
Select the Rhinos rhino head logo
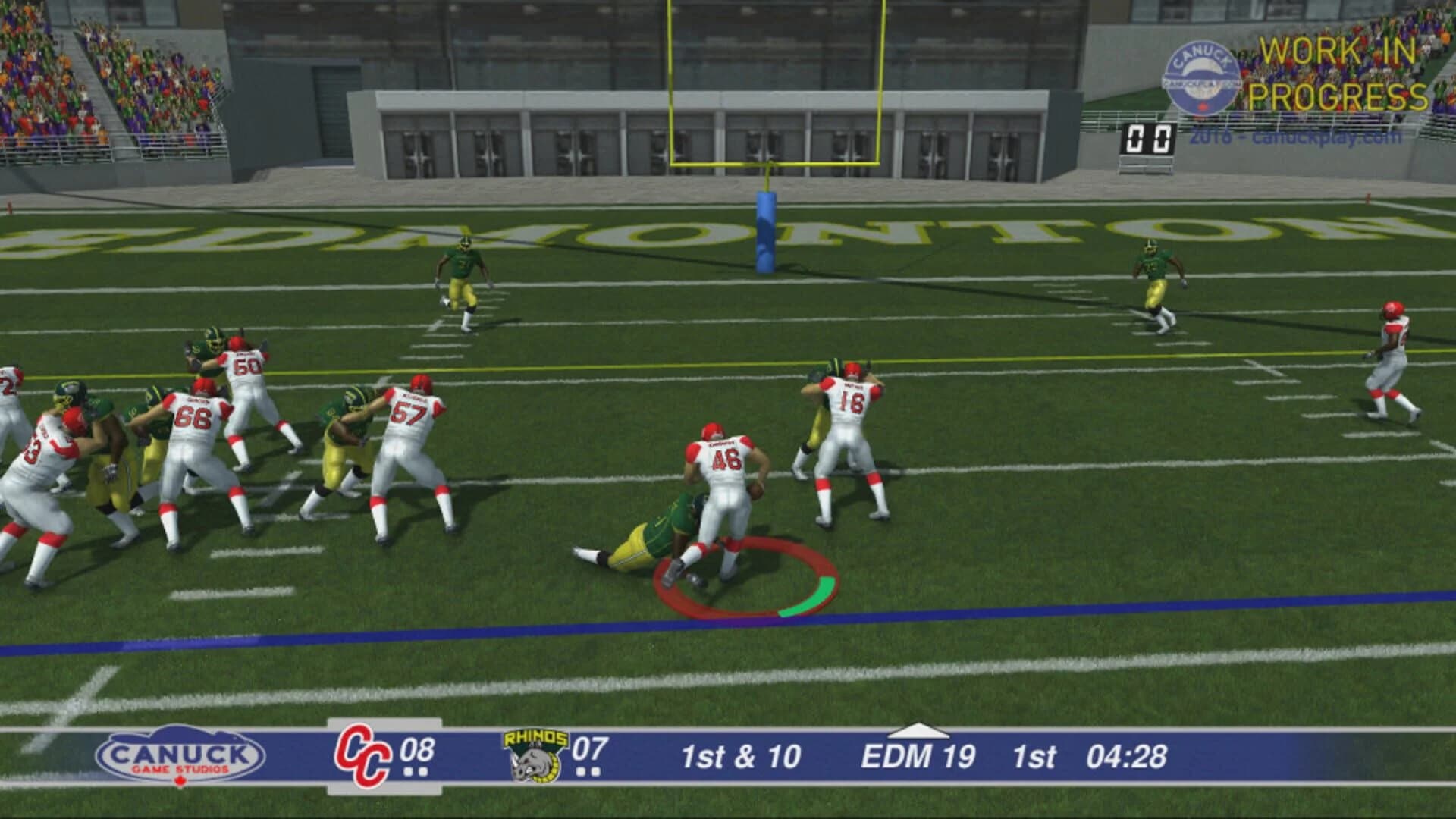click(533, 760)
